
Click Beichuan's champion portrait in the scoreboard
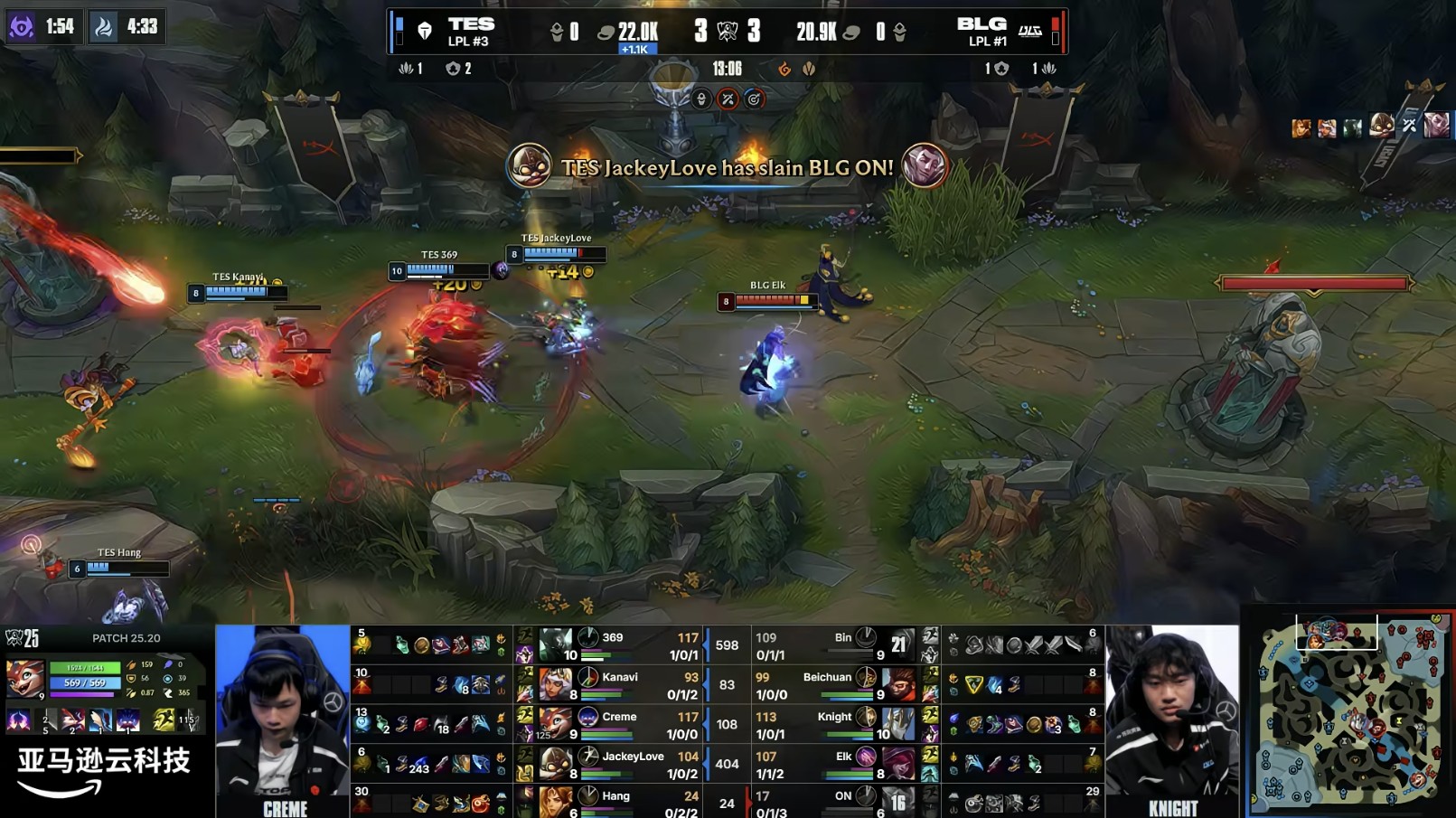coord(898,685)
